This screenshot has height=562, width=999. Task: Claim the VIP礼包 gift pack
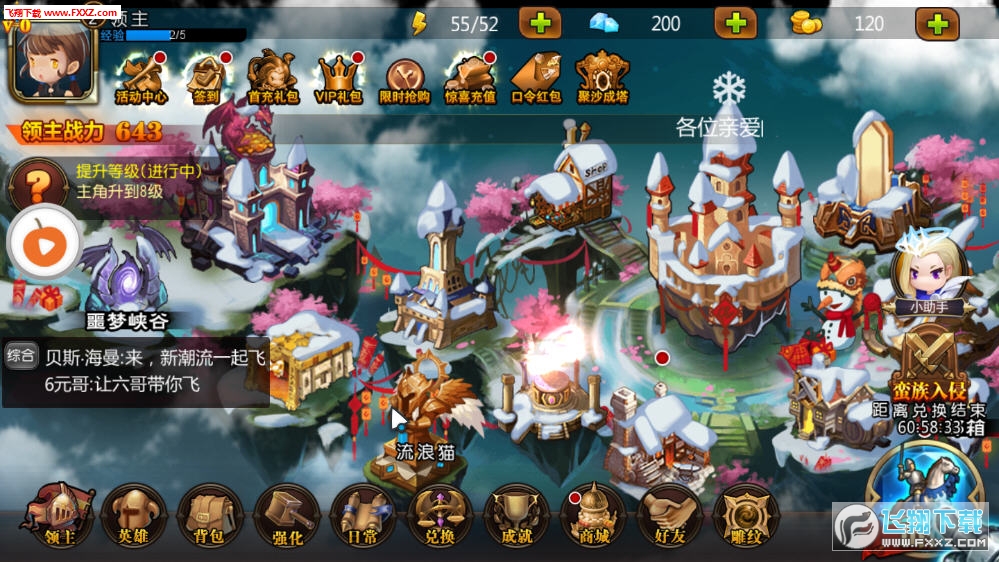[337, 78]
